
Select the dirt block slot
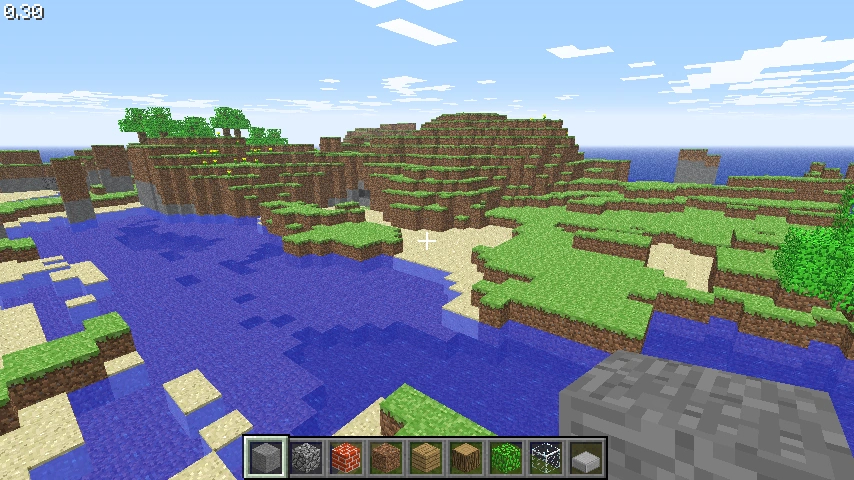coord(386,458)
